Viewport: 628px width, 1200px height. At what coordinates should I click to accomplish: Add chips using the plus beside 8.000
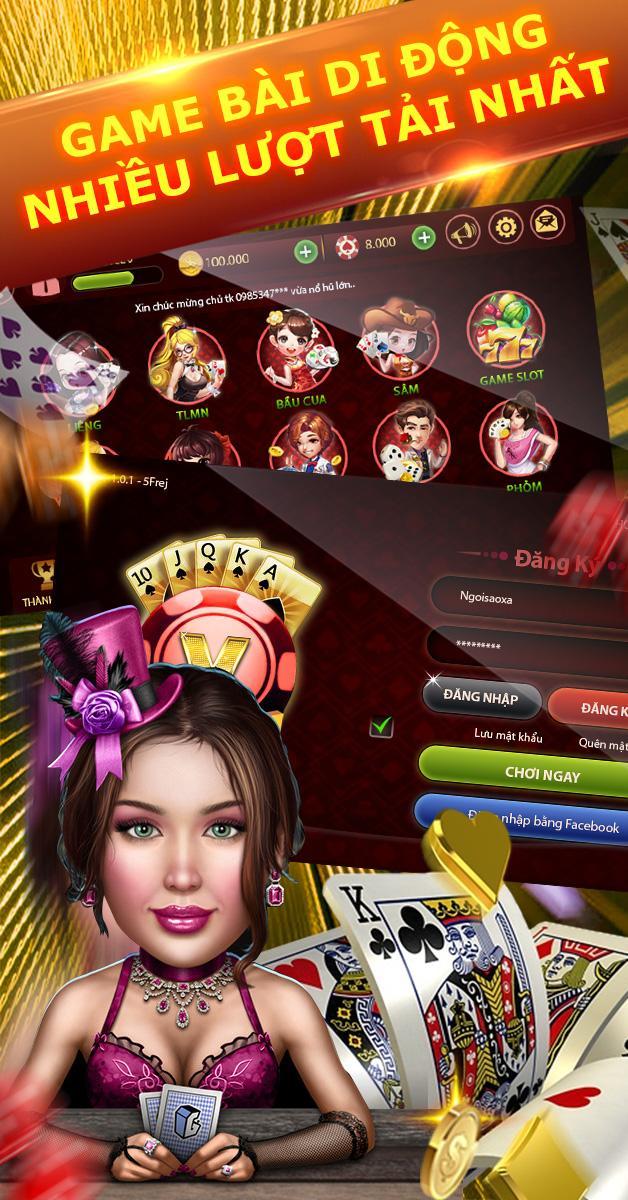(x=424, y=238)
